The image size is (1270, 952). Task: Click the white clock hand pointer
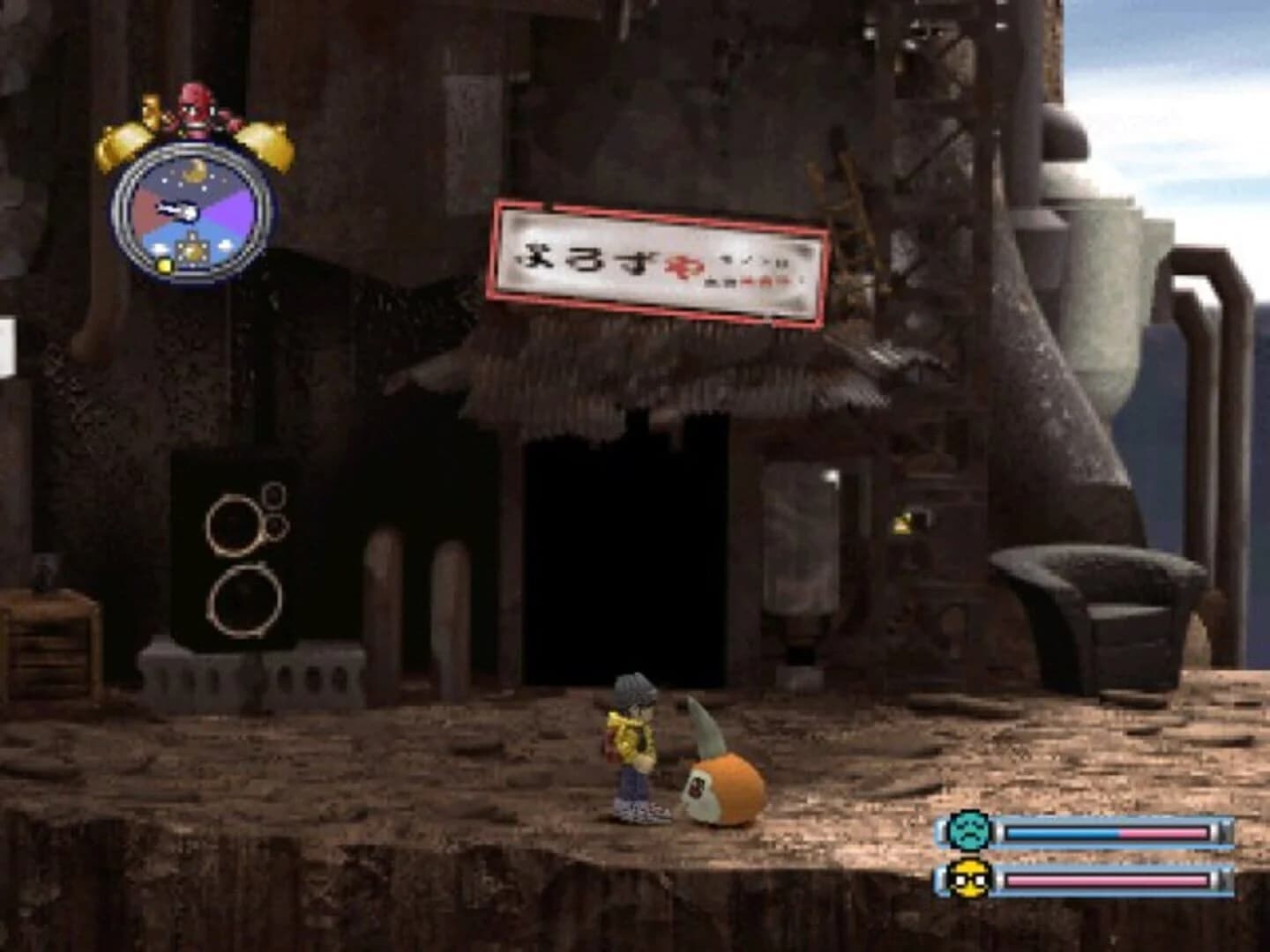coord(175,209)
